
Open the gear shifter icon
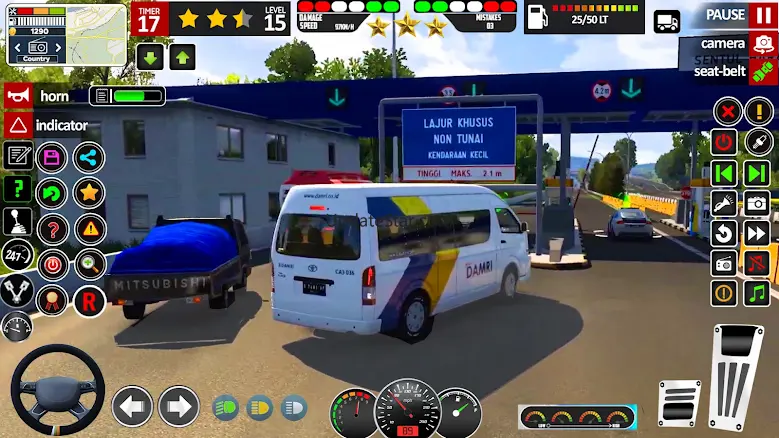click(18, 222)
